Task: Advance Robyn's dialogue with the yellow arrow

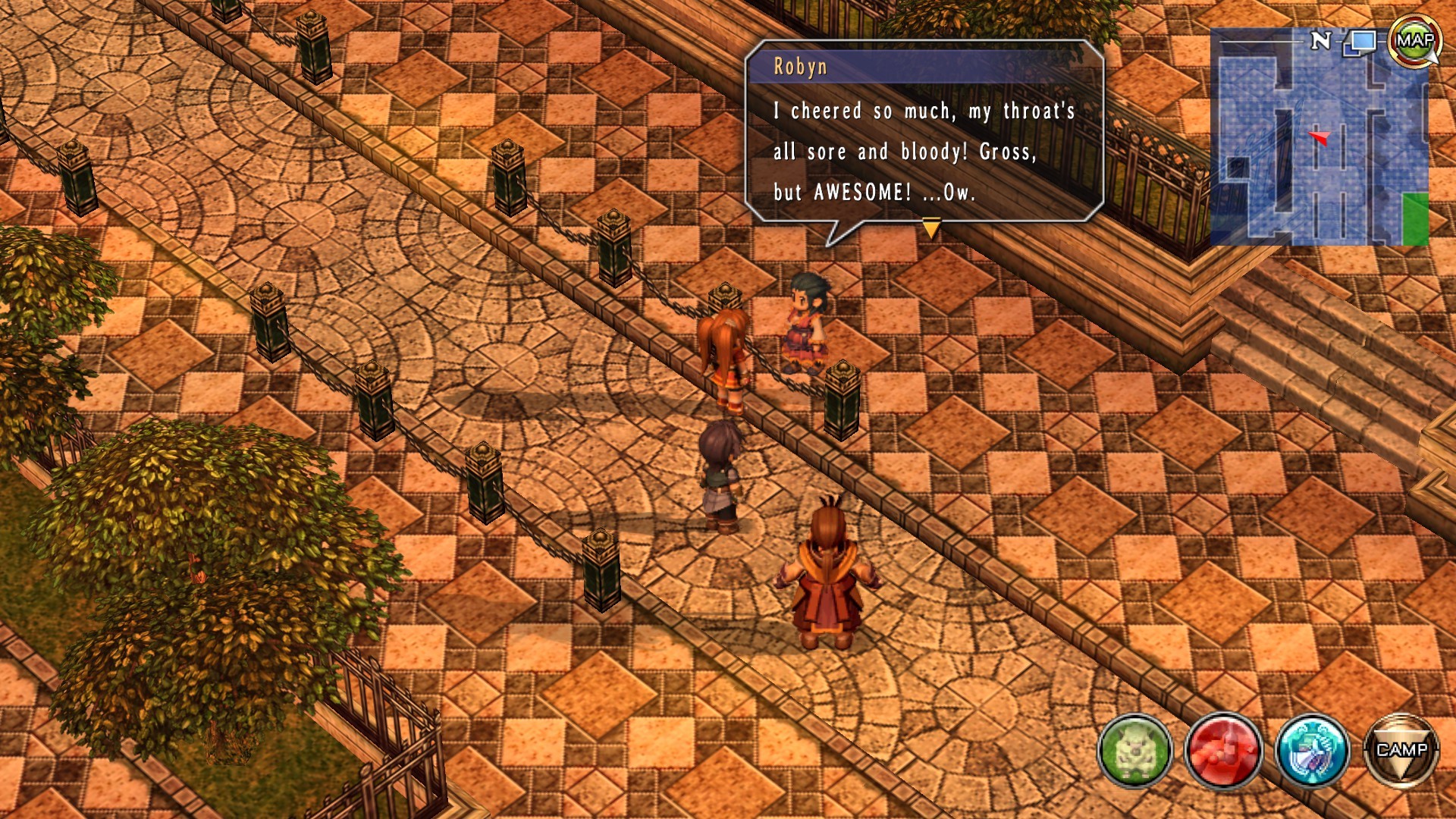Action: tap(931, 227)
